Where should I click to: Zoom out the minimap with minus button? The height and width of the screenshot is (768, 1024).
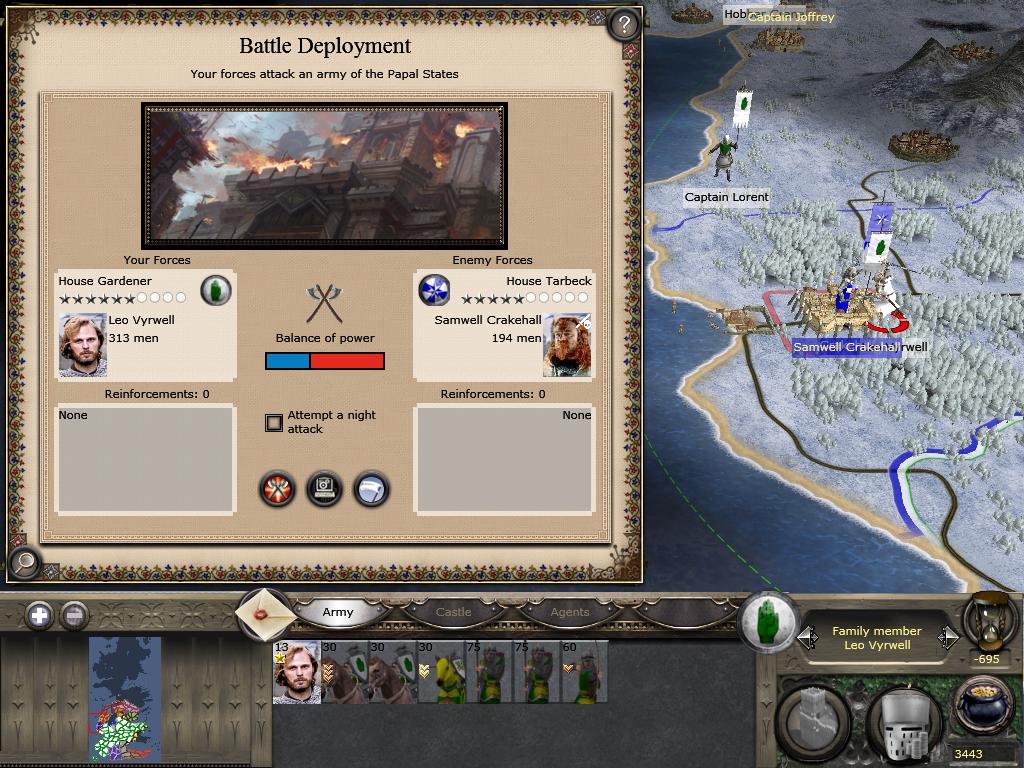74,615
